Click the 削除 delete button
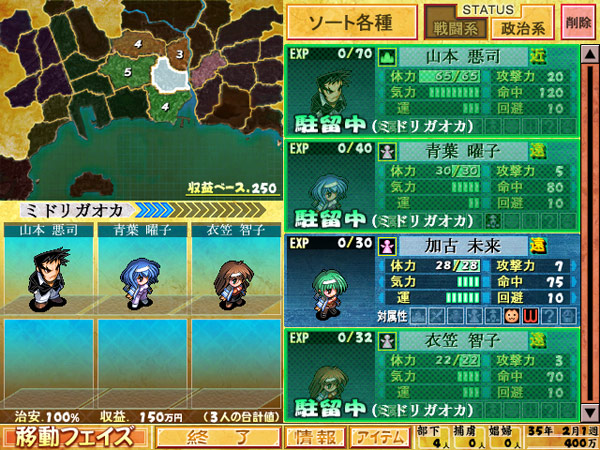600x450 pixels. point(577,21)
